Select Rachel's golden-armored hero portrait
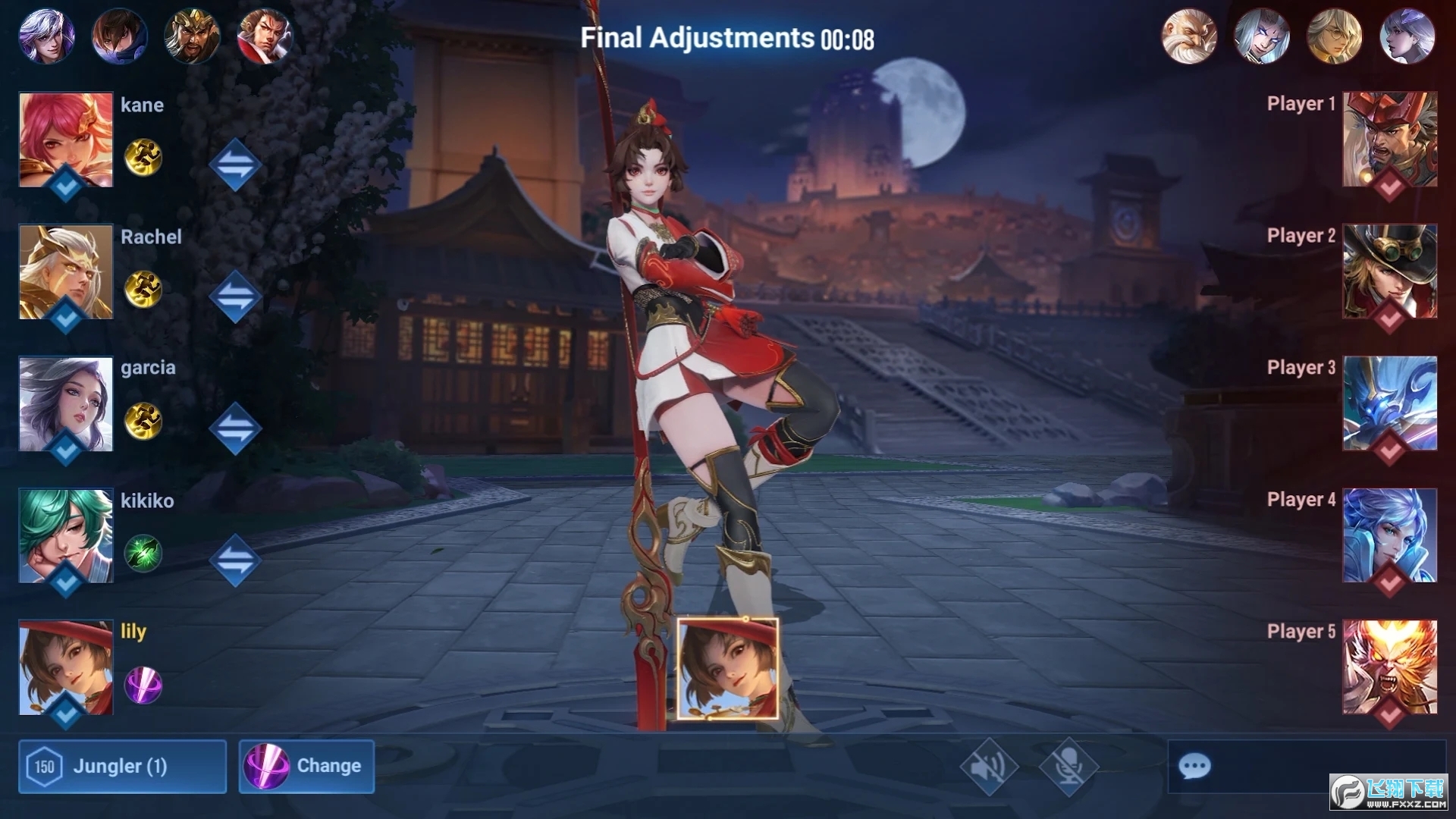This screenshot has width=1456, height=819. [66, 271]
